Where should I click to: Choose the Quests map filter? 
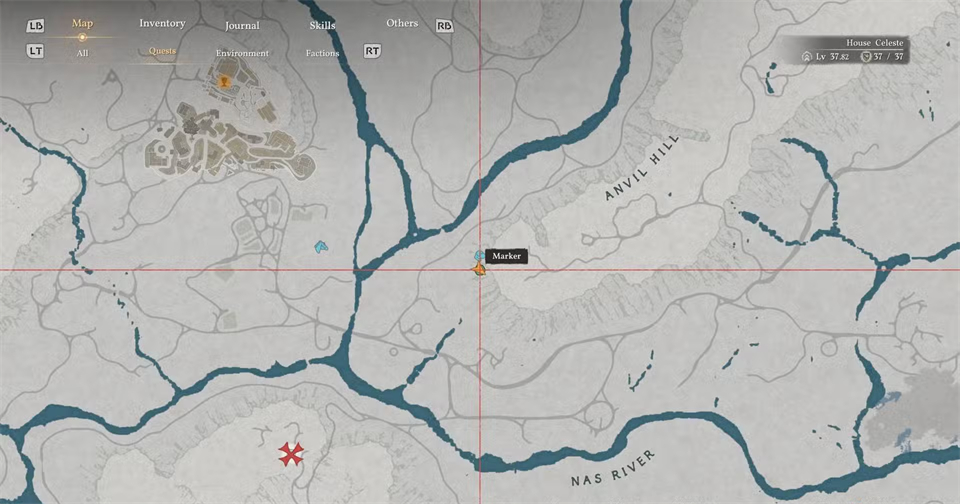162,50
